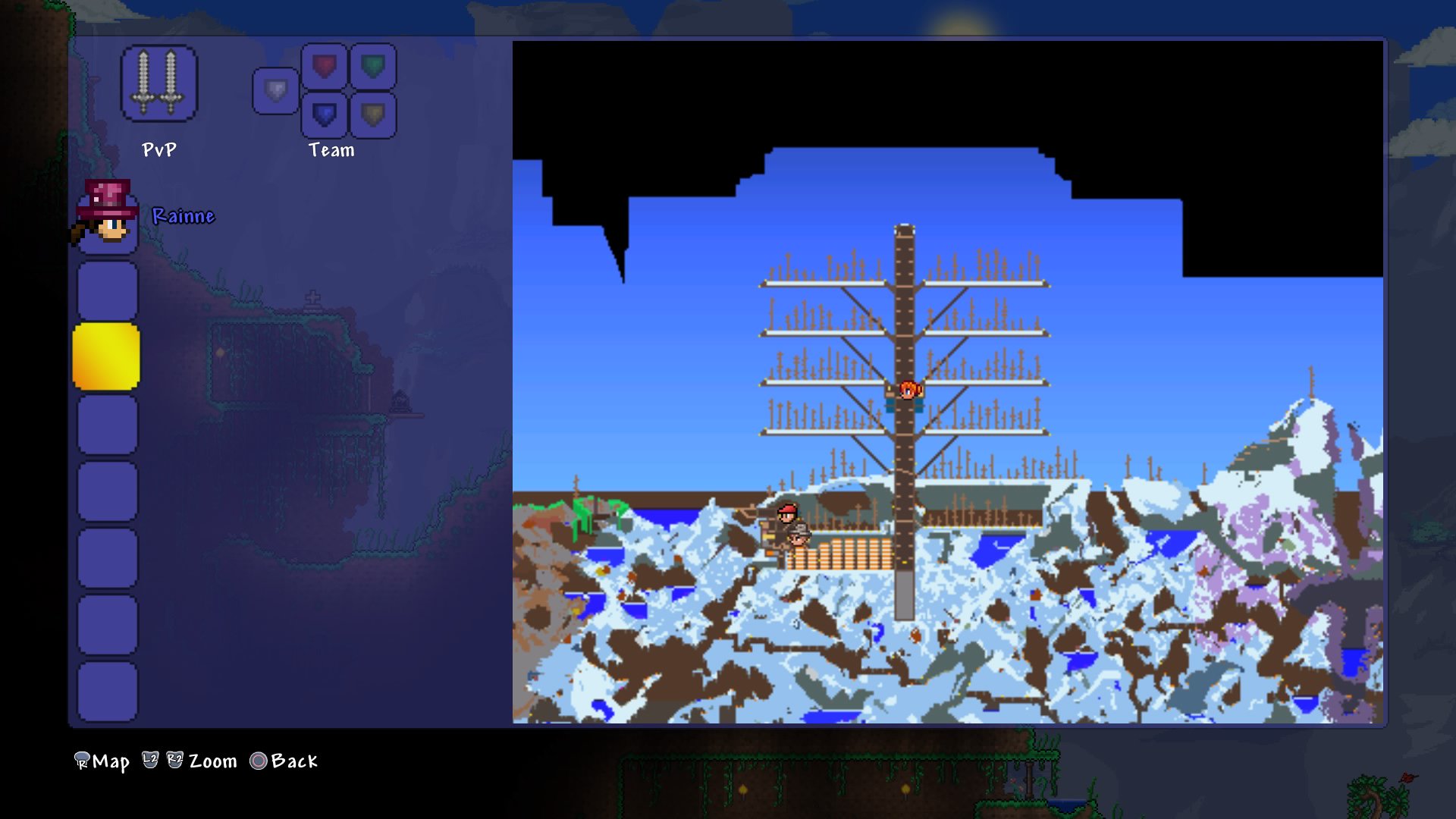
Task: Select the green team shield
Action: pyautogui.click(x=374, y=64)
